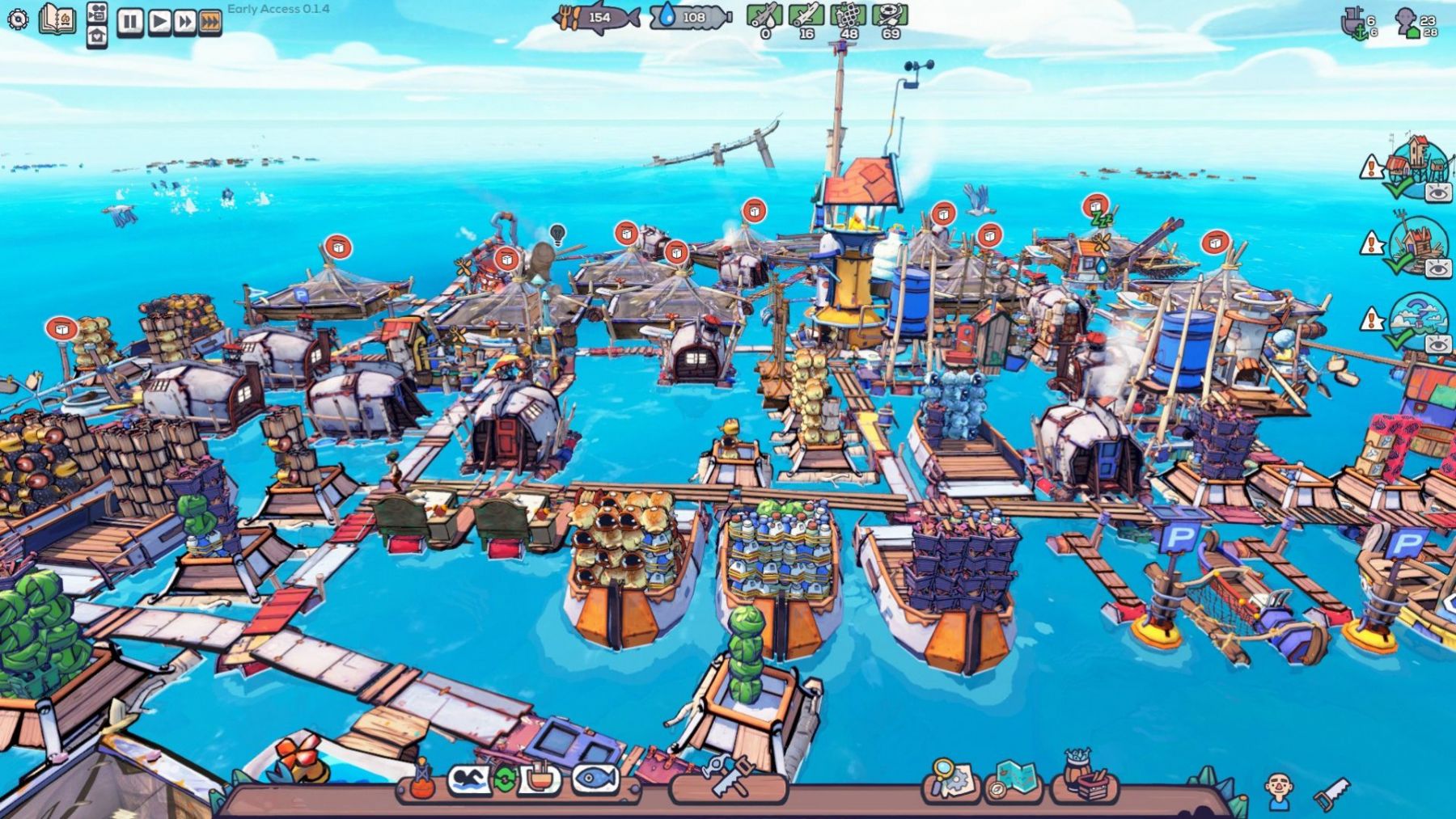1456x819 pixels.
Task: Open the journal book
Action: coord(57,19)
